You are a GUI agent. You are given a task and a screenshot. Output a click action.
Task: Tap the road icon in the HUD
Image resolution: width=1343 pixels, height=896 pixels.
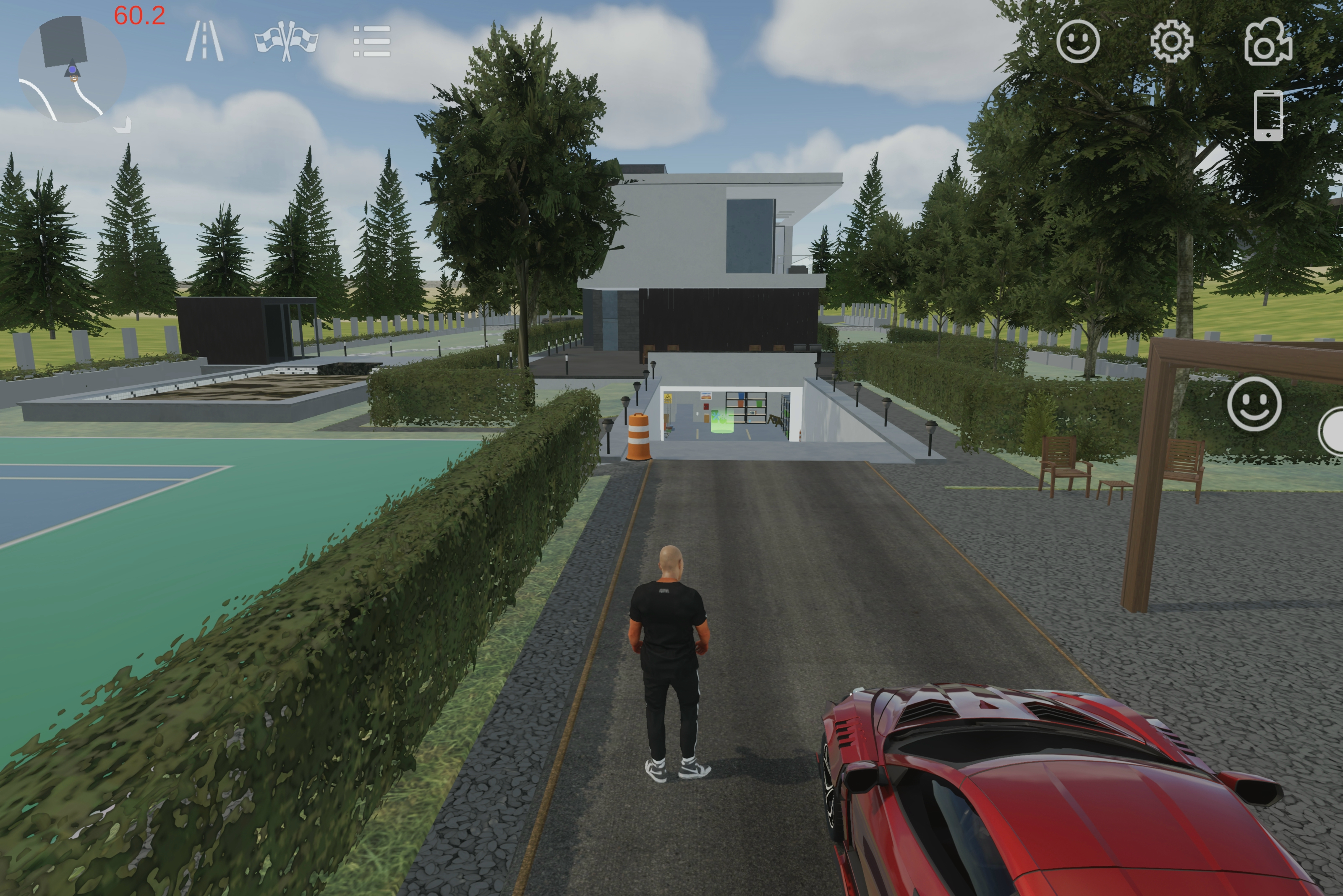[205, 41]
